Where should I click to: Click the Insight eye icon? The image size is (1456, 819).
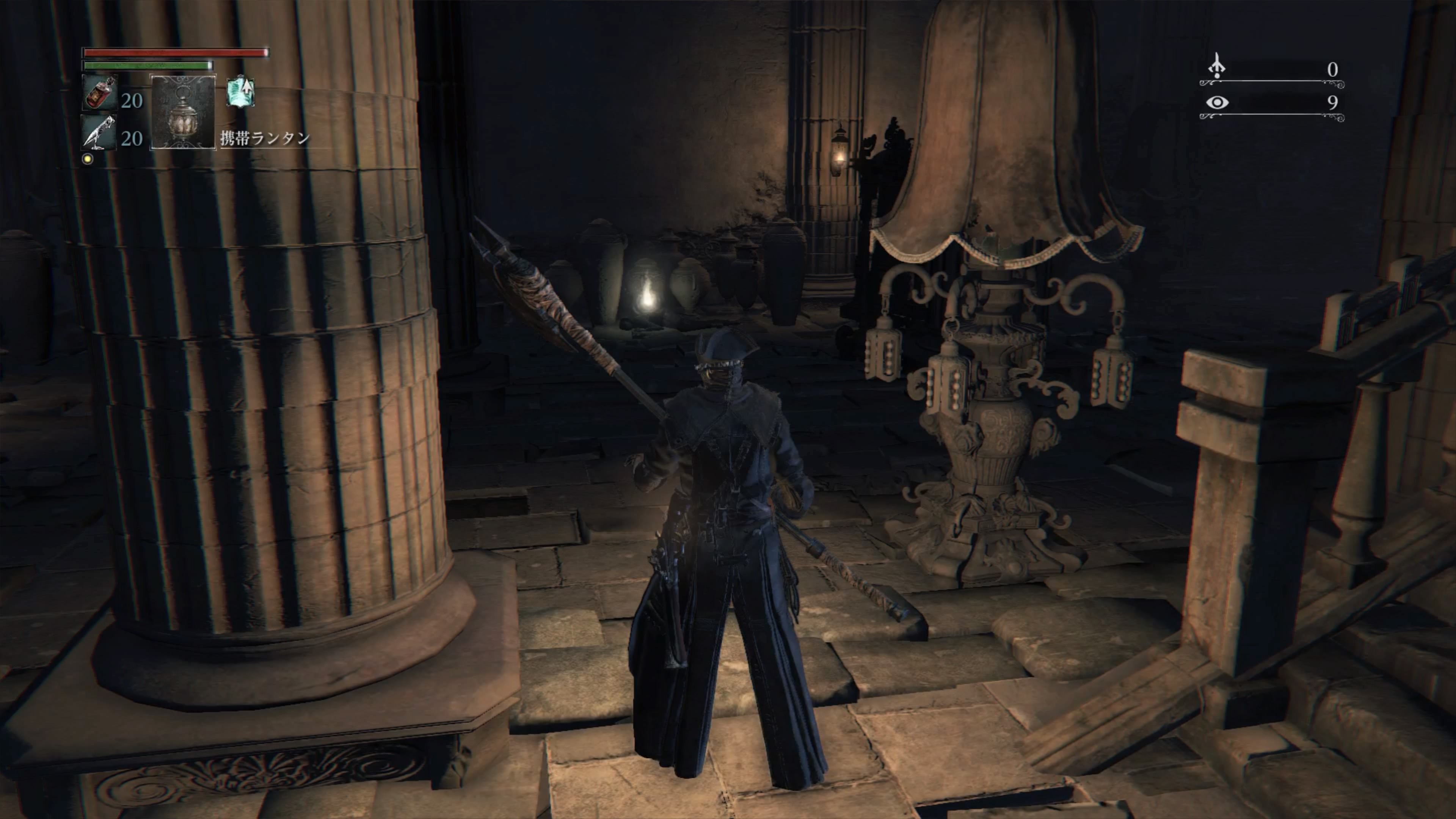point(1217,102)
